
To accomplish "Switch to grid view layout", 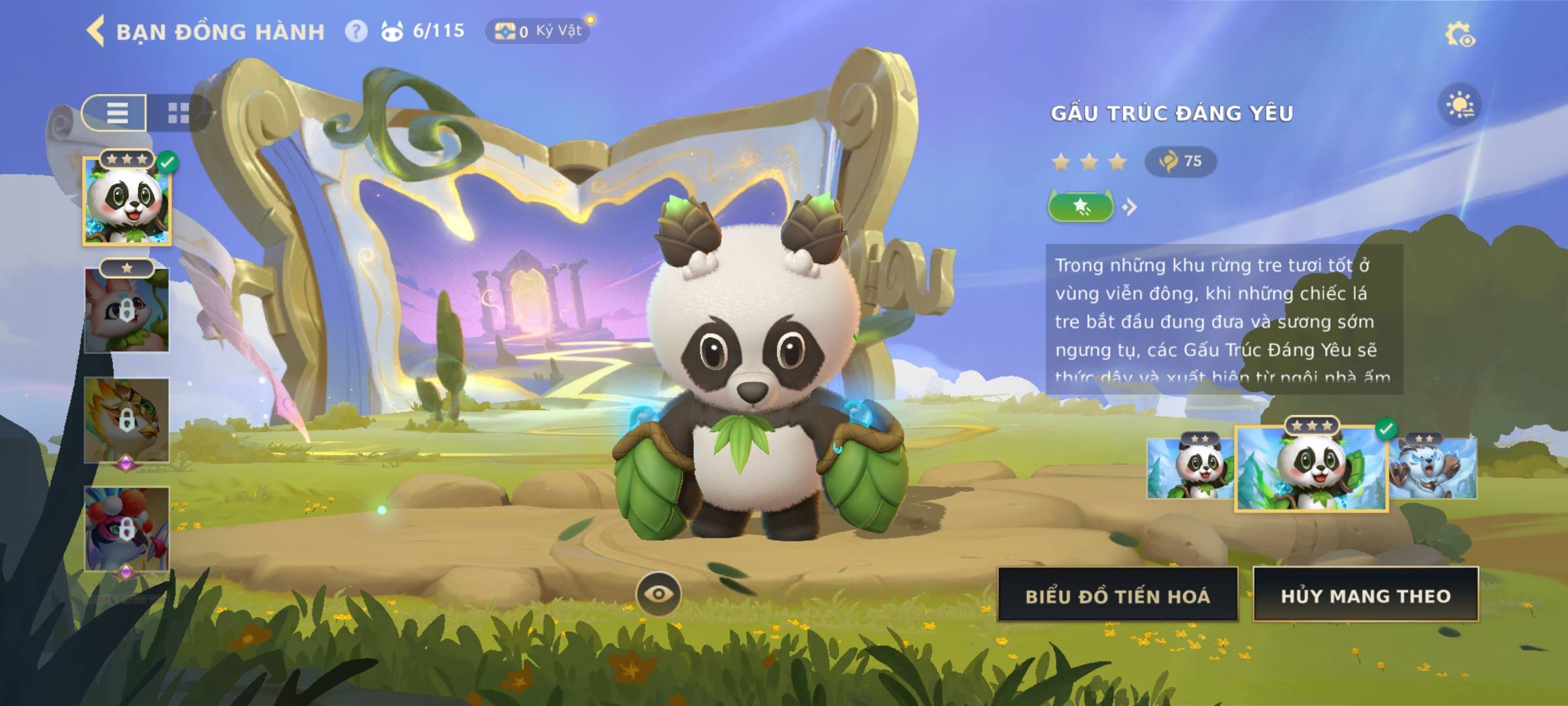I will [x=178, y=112].
